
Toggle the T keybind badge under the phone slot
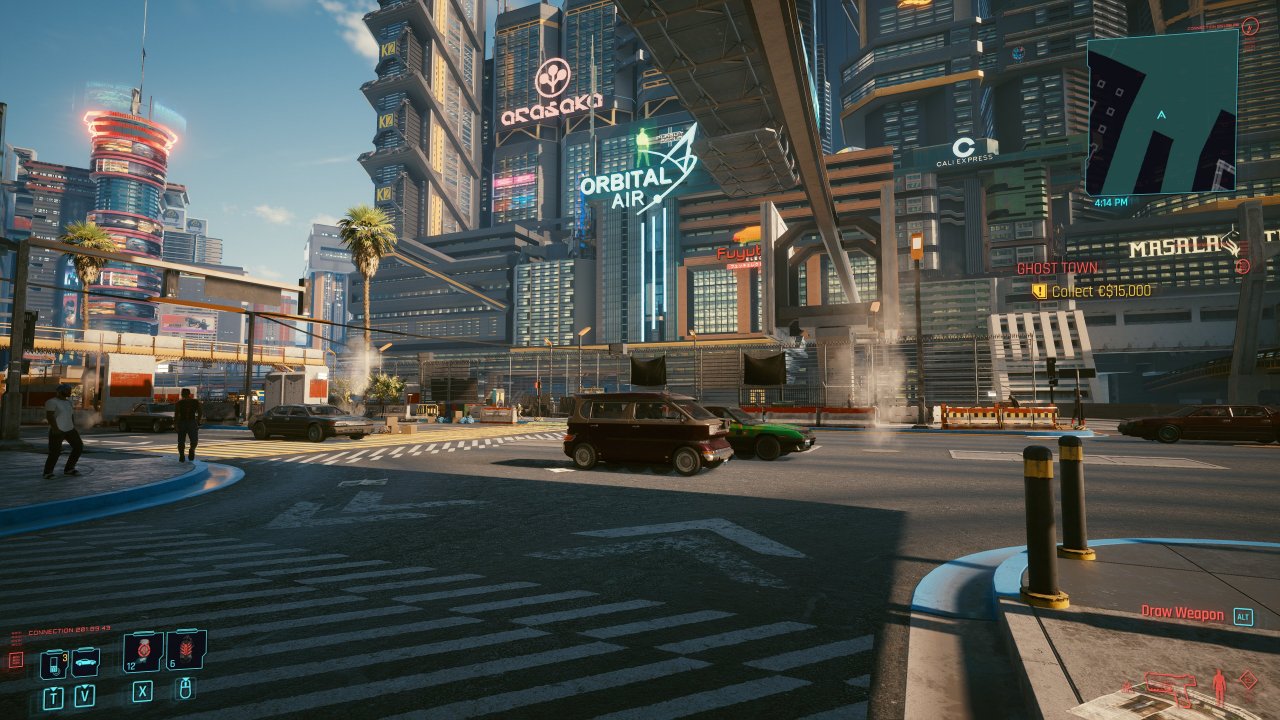pyautogui.click(x=54, y=696)
